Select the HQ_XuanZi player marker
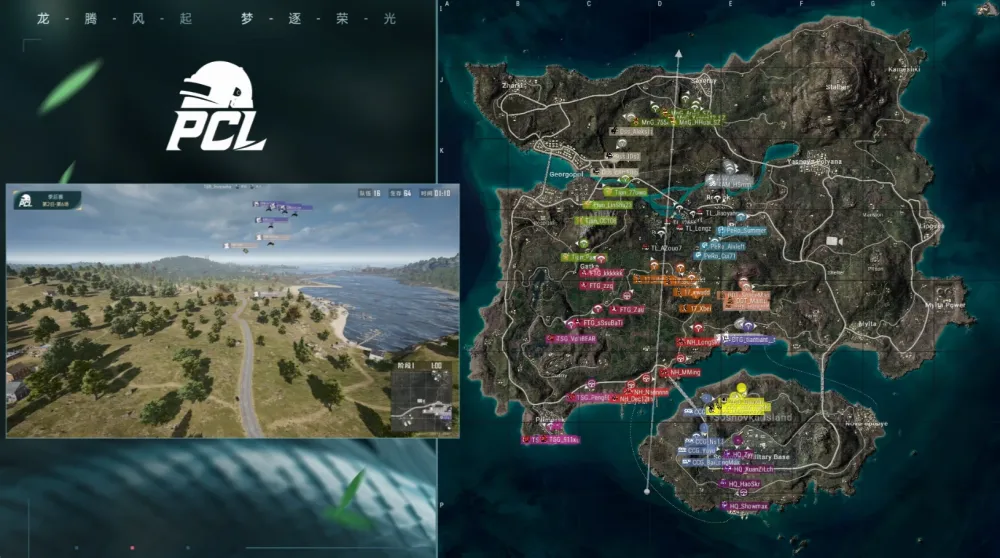This screenshot has width=1000, height=558. (752, 468)
